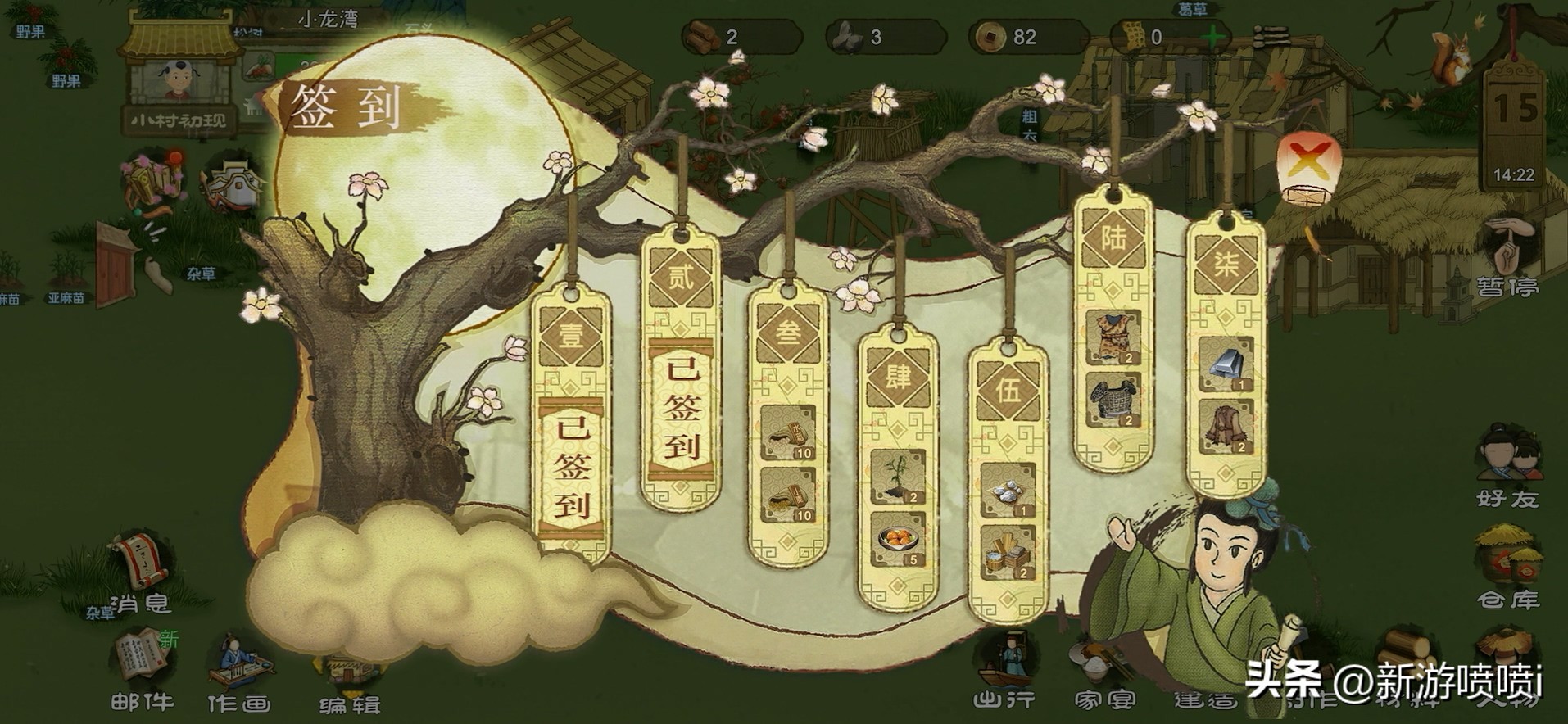Image resolution: width=1568 pixels, height=724 pixels.
Task: Add more currency with the green plus
Action: (1213, 37)
